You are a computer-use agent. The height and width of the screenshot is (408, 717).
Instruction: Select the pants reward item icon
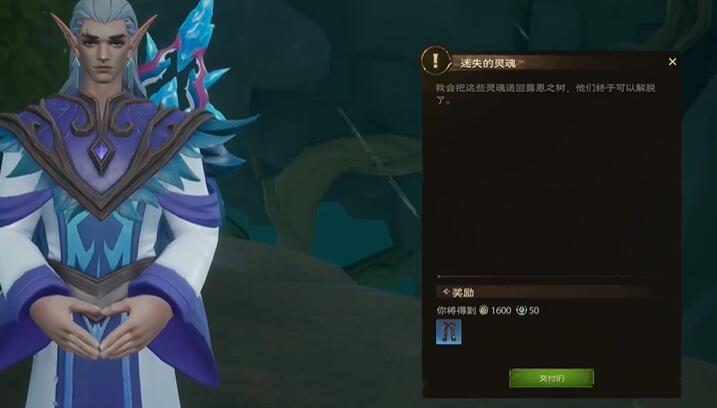coord(448,332)
